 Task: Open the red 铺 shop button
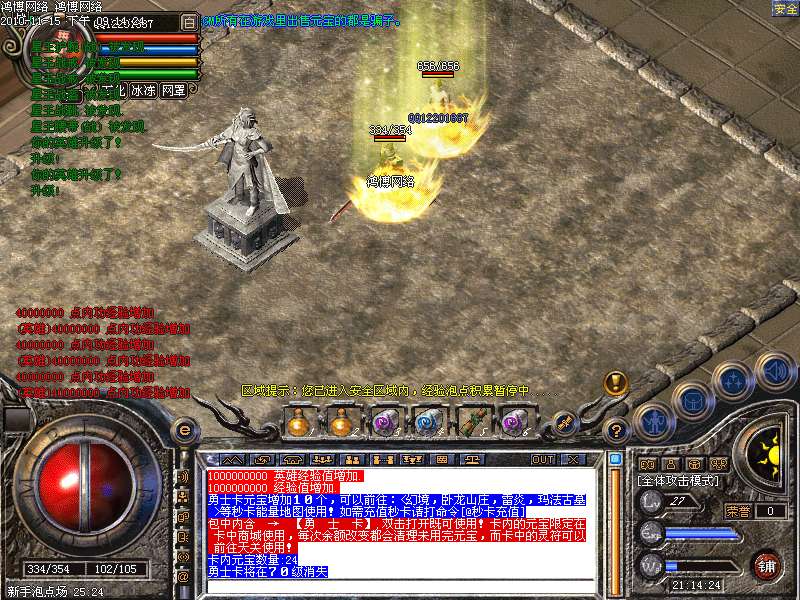tap(767, 564)
